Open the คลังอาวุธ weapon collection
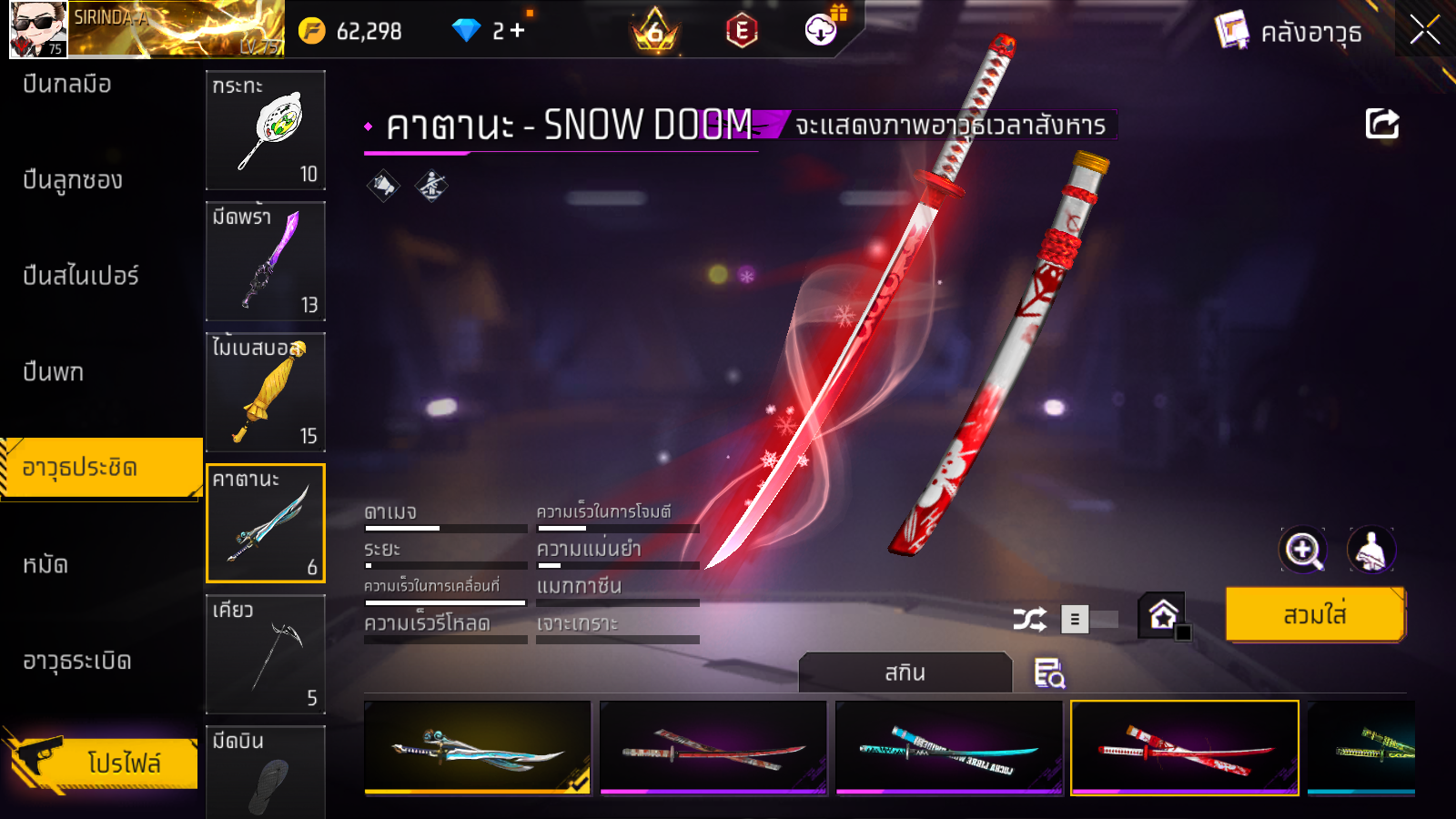Screen dimensions: 1456x819 click(1289, 32)
